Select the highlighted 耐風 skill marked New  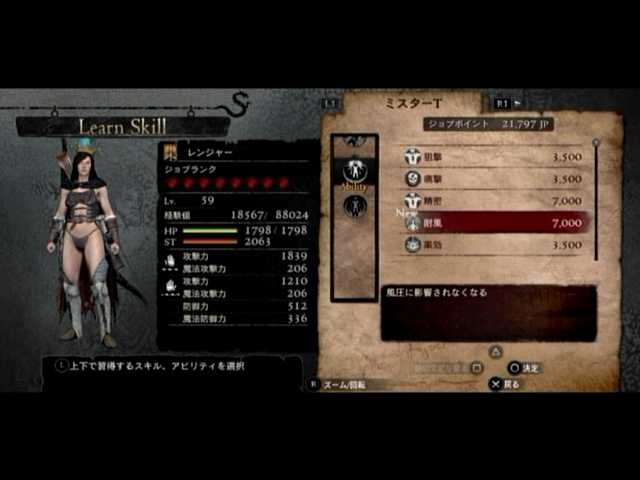coord(494,222)
